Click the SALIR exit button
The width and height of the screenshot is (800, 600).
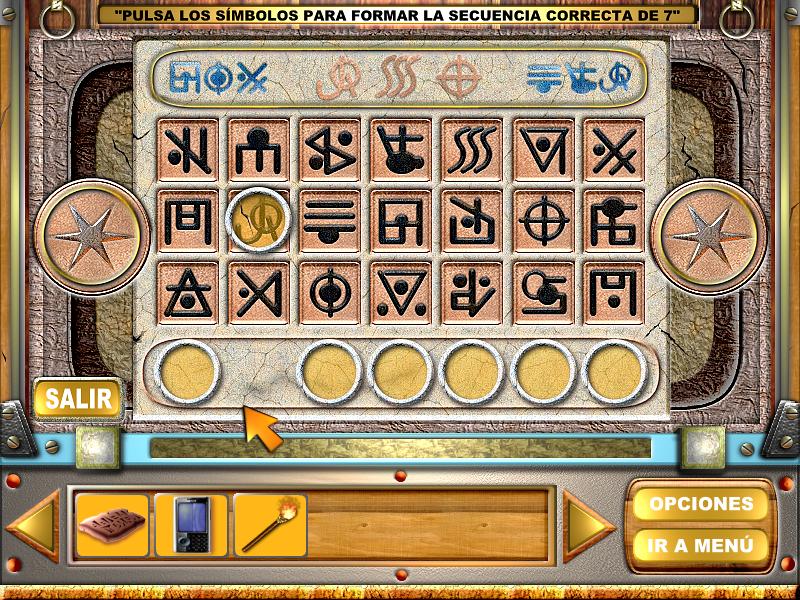[x=77, y=398]
